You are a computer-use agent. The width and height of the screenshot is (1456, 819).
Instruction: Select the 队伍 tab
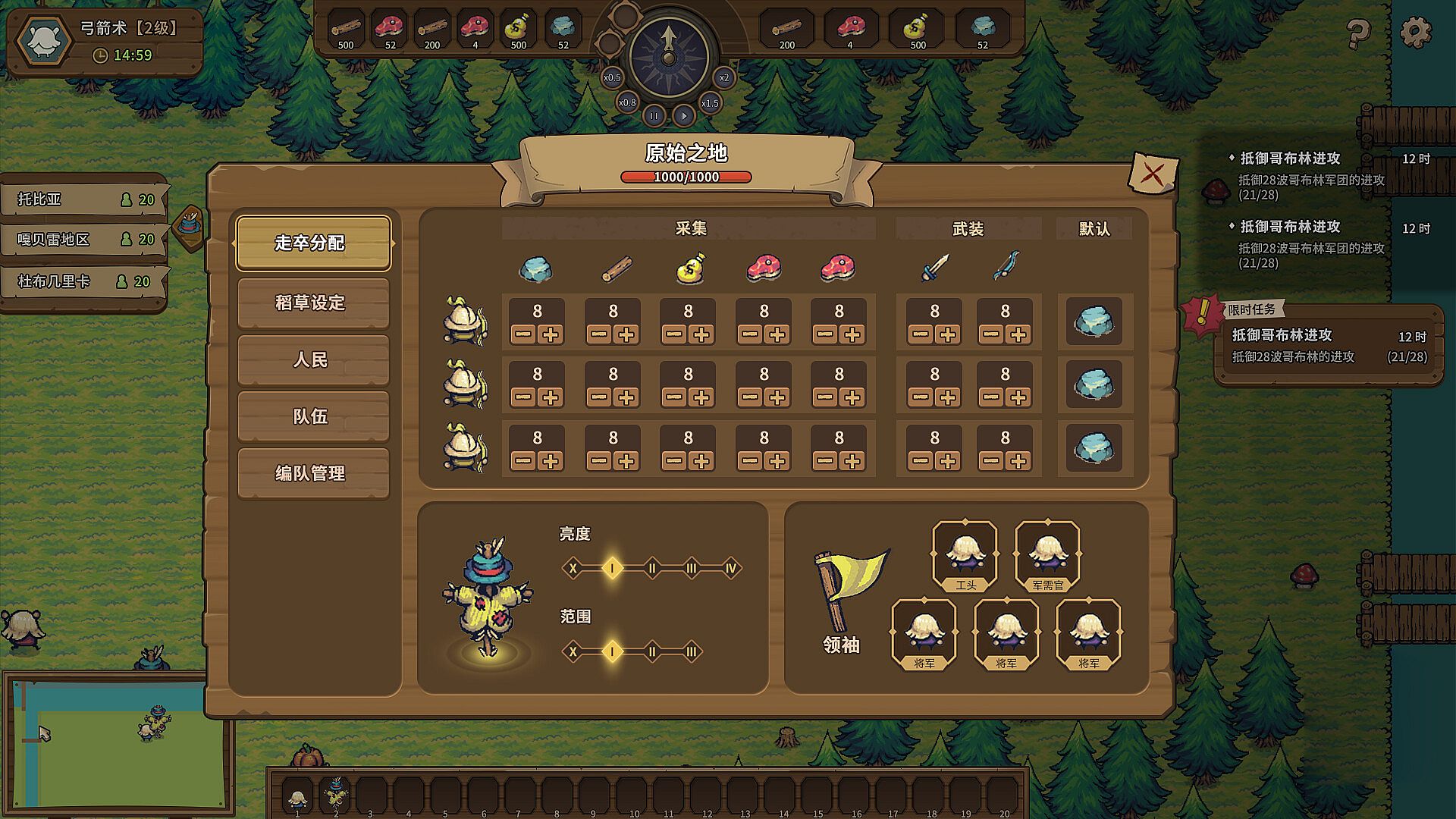(x=312, y=416)
